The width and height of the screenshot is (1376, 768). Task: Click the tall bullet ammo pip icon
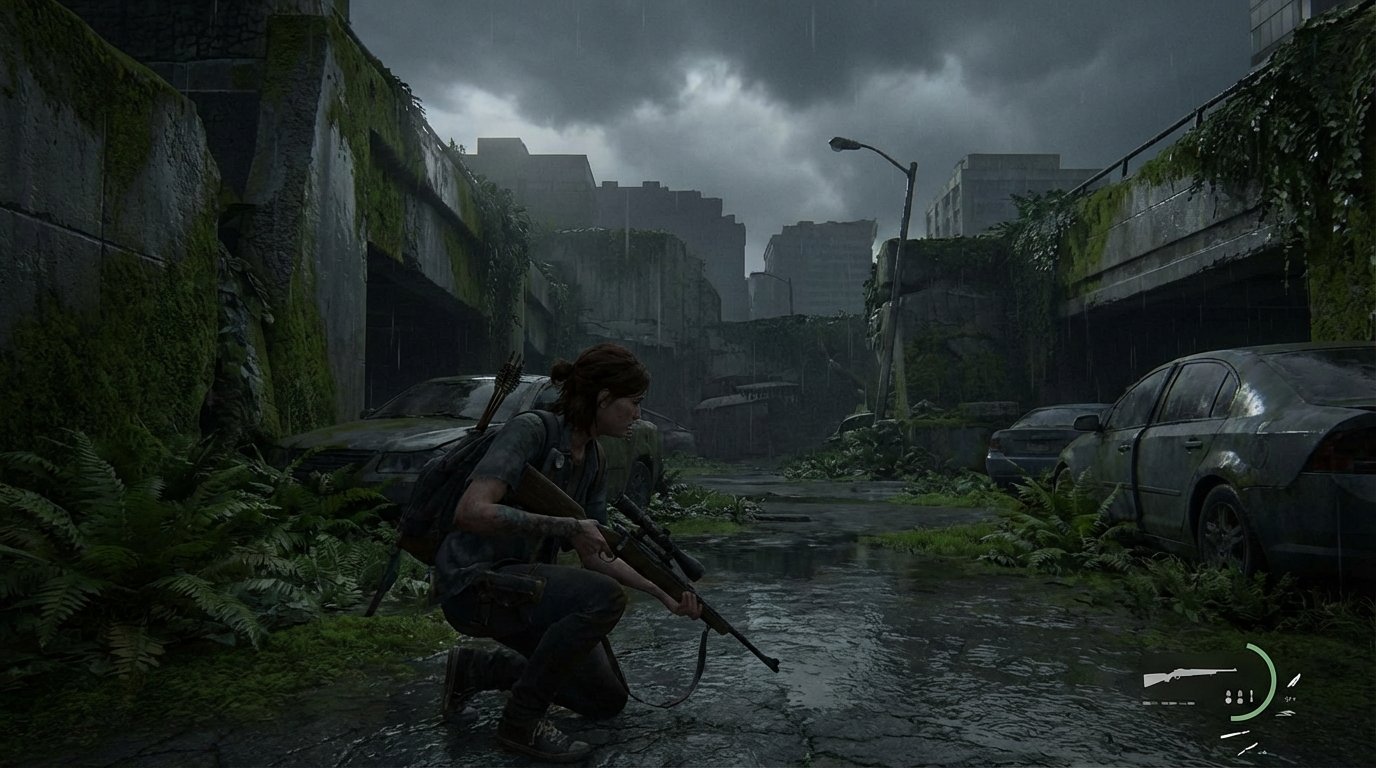tap(1252, 696)
